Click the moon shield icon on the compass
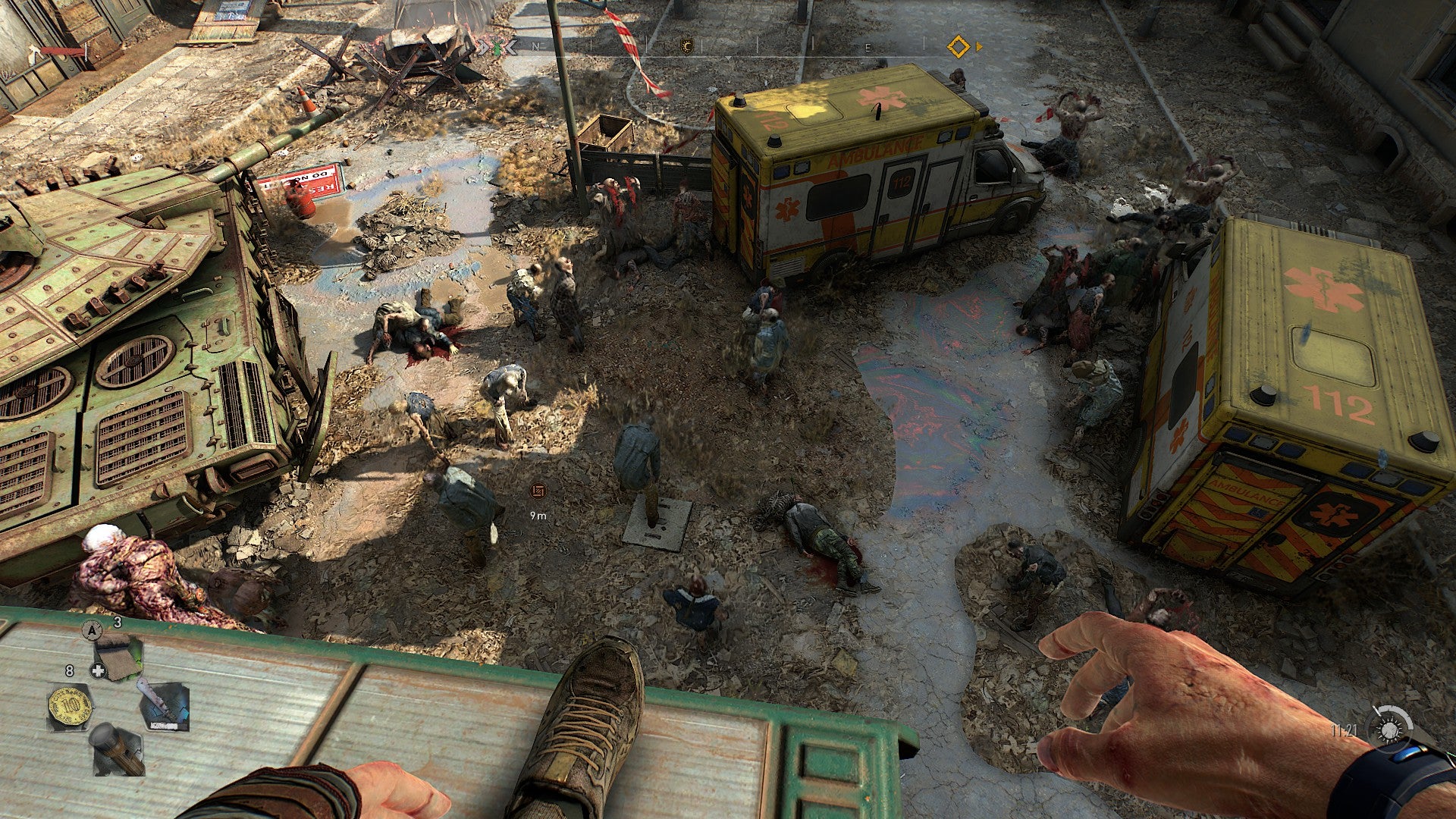The height and width of the screenshot is (819, 1456). coord(686,45)
